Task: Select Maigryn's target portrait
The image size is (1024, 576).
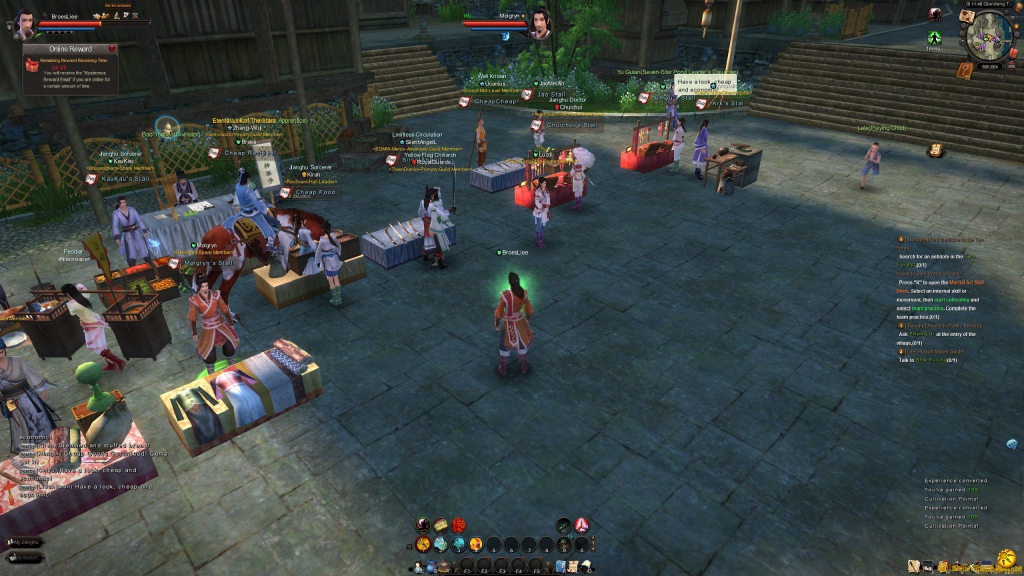Action: click(x=541, y=22)
